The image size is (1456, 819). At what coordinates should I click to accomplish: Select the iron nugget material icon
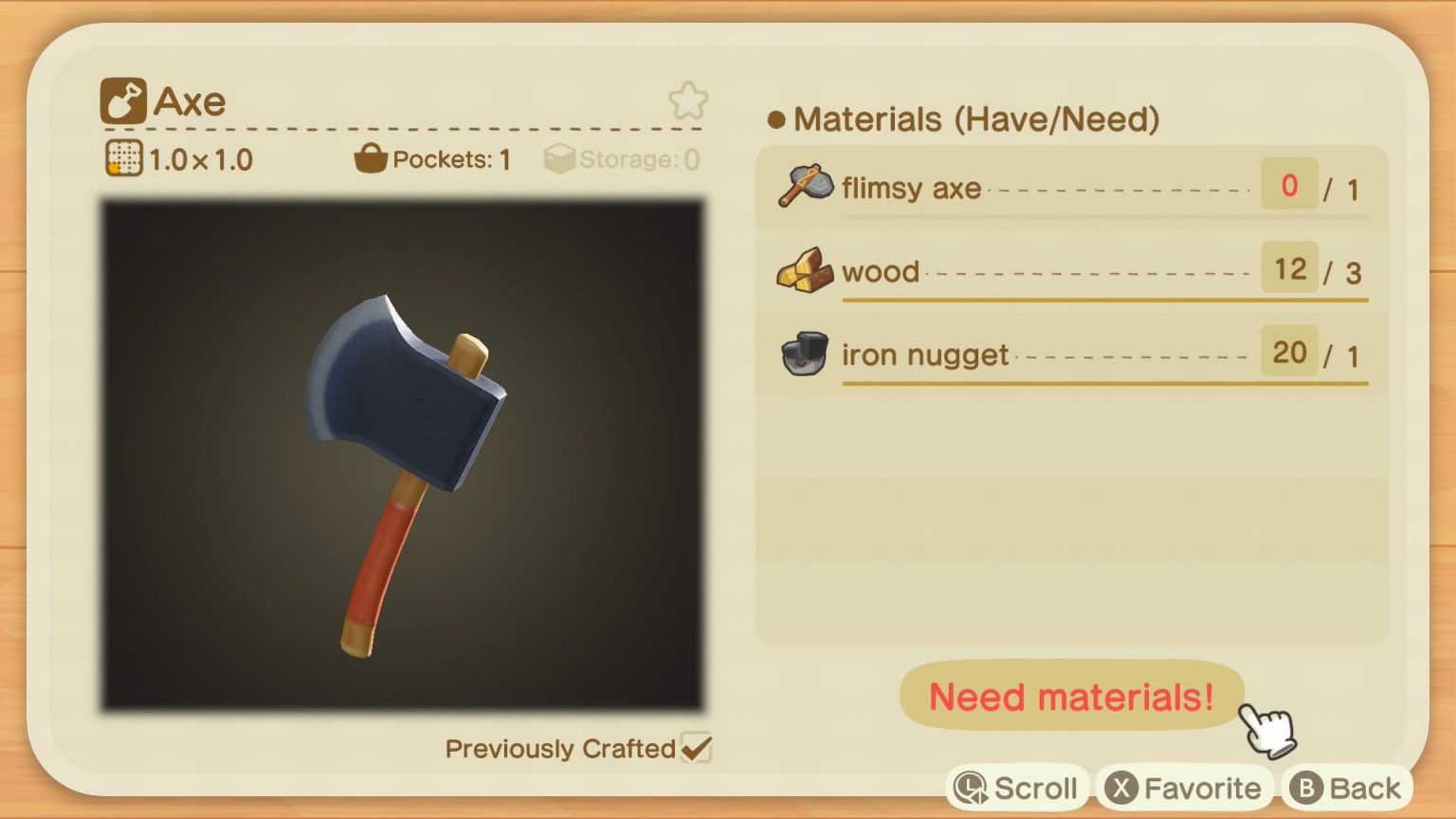(803, 355)
